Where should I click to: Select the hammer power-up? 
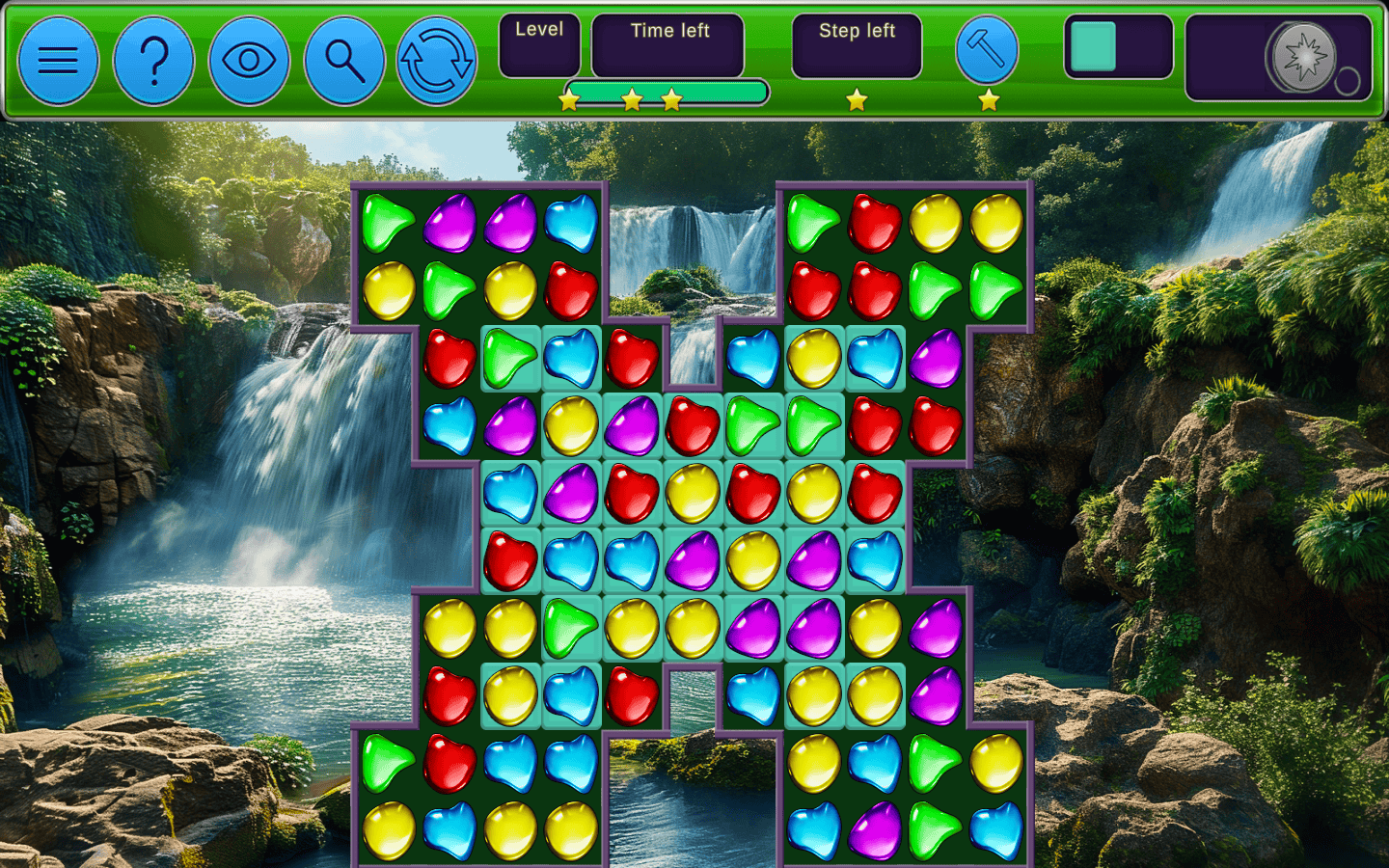(x=987, y=49)
